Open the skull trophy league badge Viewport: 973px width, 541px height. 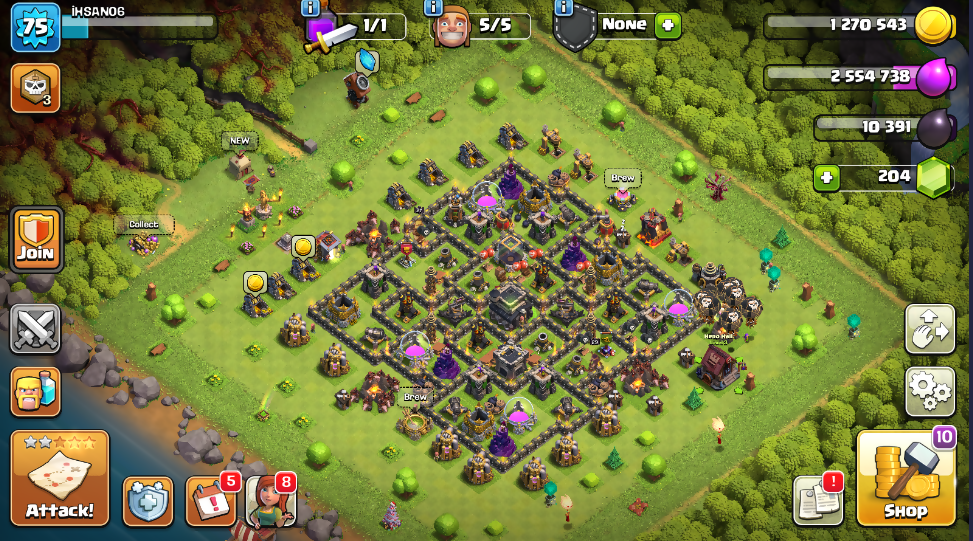click(x=34, y=88)
